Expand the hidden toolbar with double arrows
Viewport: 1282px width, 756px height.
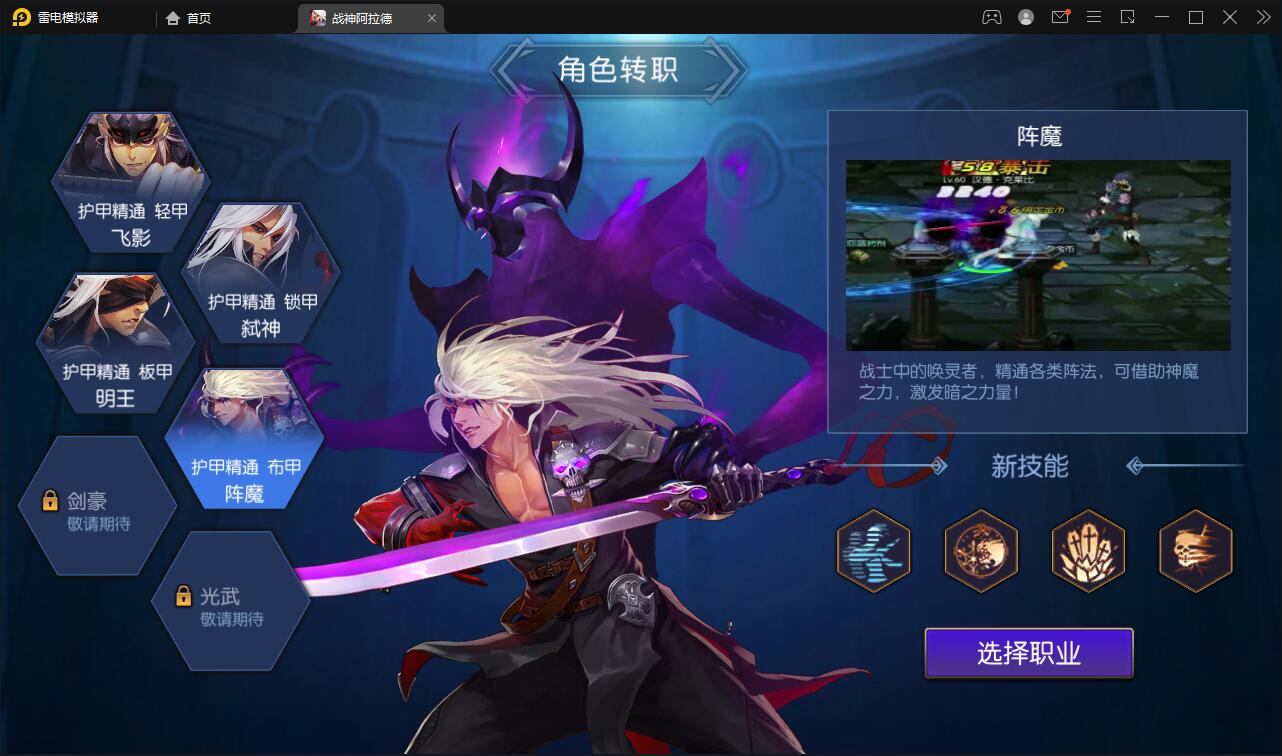(x=1262, y=17)
